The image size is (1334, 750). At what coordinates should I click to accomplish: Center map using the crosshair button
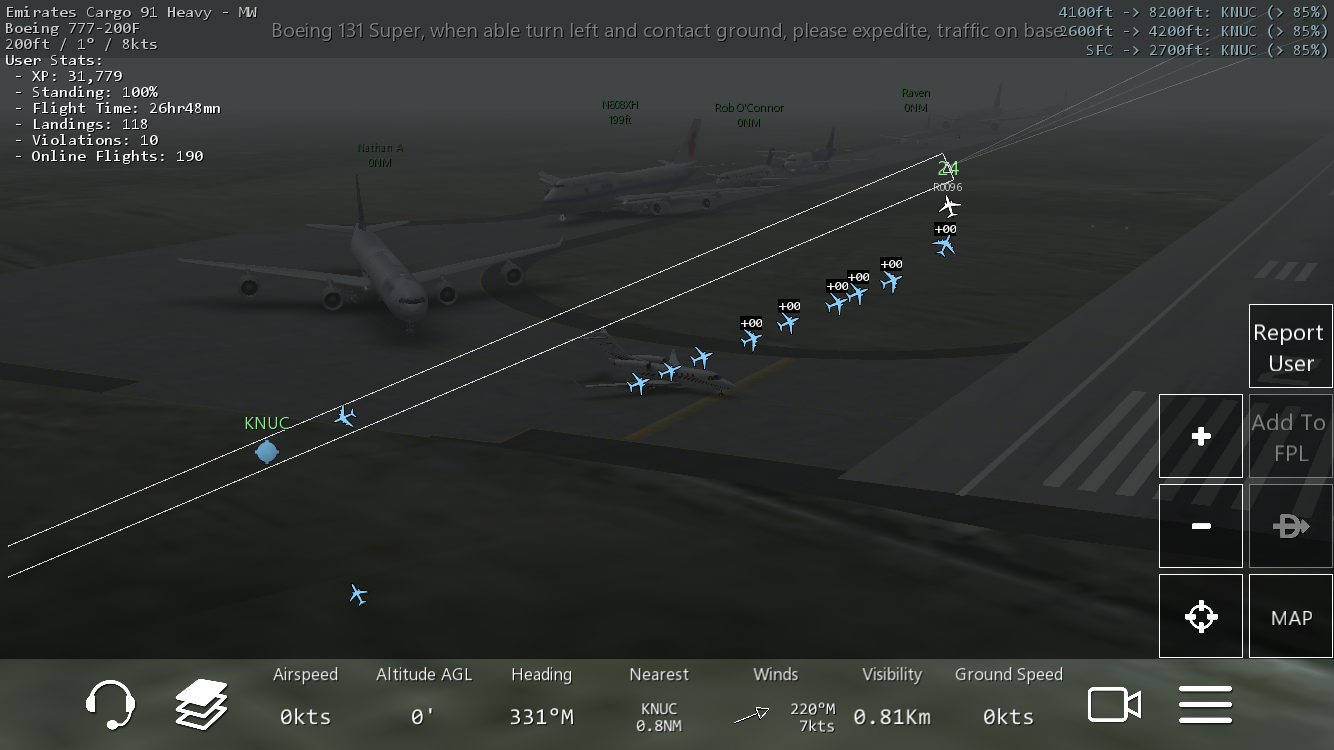coord(1201,616)
